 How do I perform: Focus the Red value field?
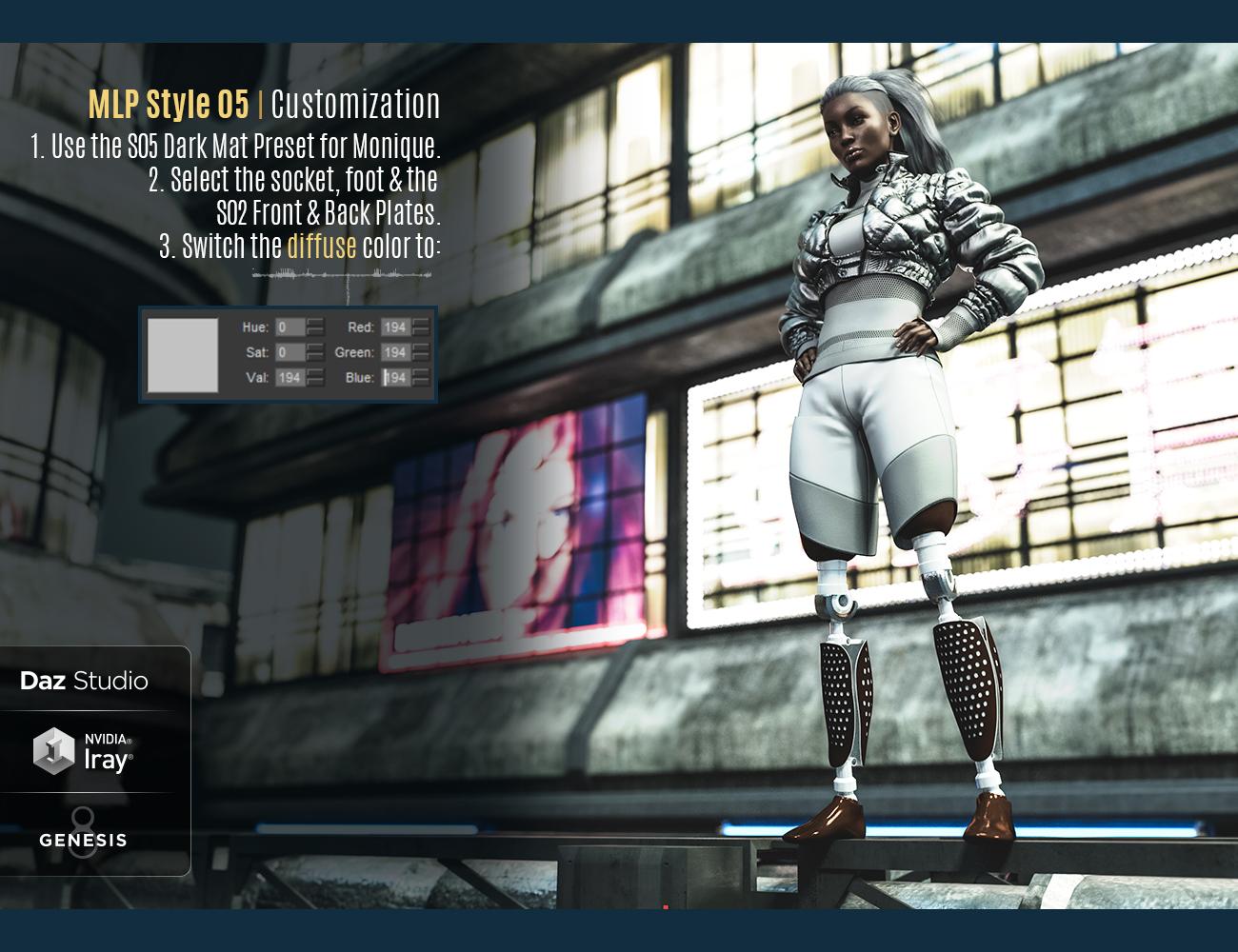[395, 327]
